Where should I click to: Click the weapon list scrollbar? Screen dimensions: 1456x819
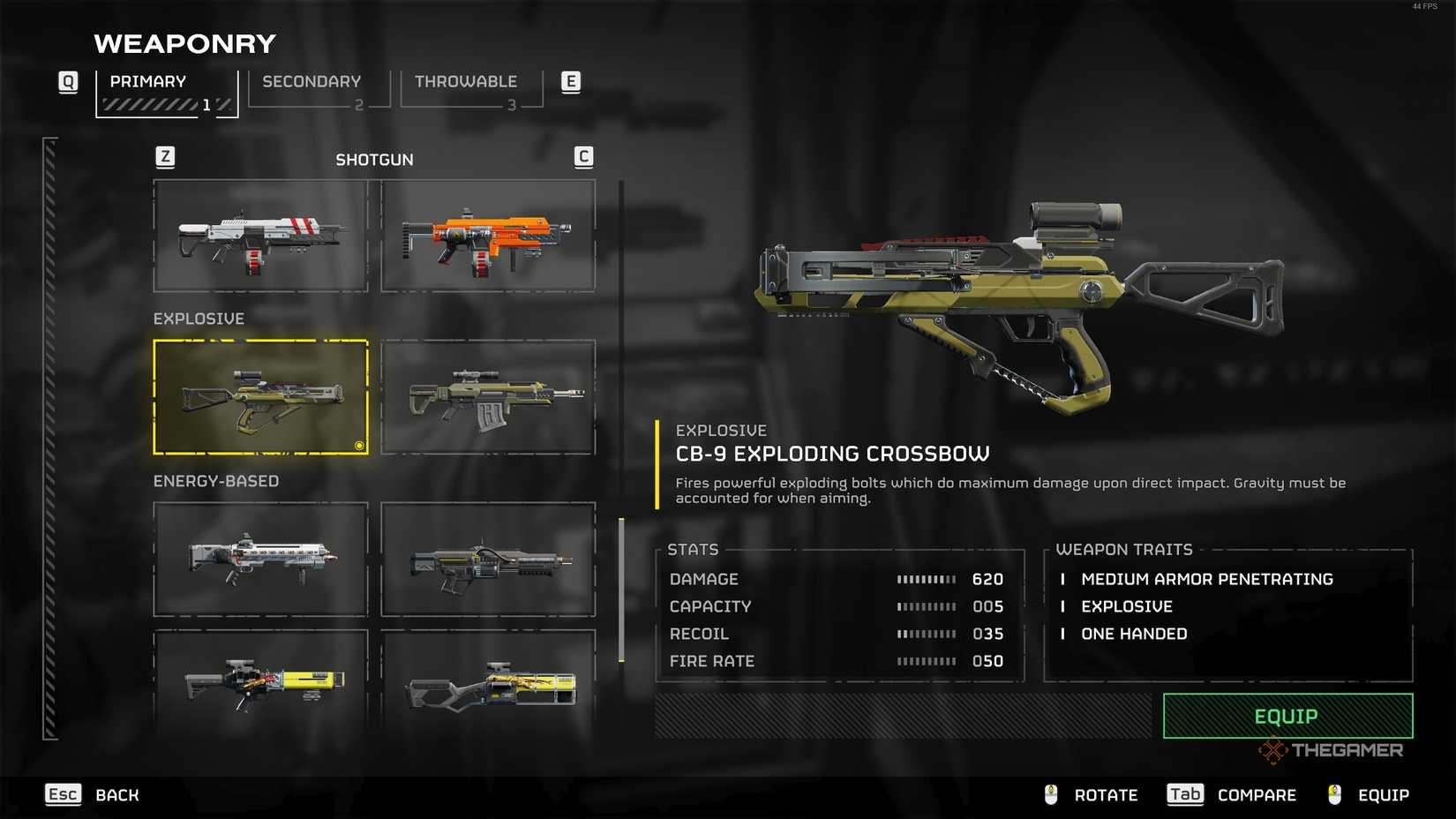coord(621,590)
